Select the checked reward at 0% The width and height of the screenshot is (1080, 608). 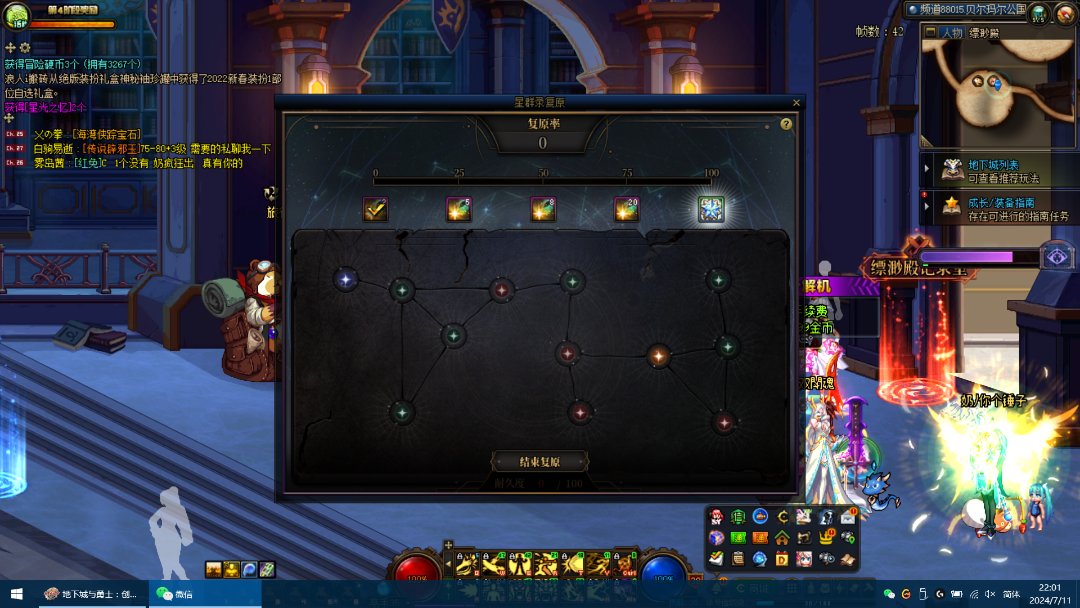click(x=375, y=209)
